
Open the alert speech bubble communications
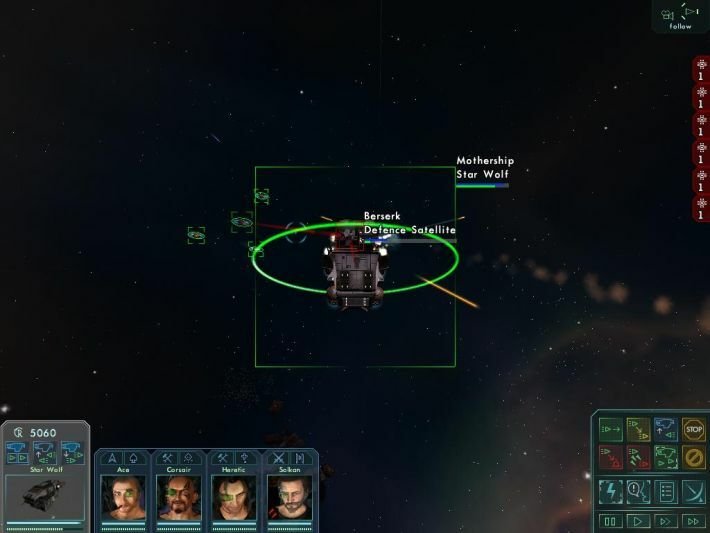coord(637,490)
